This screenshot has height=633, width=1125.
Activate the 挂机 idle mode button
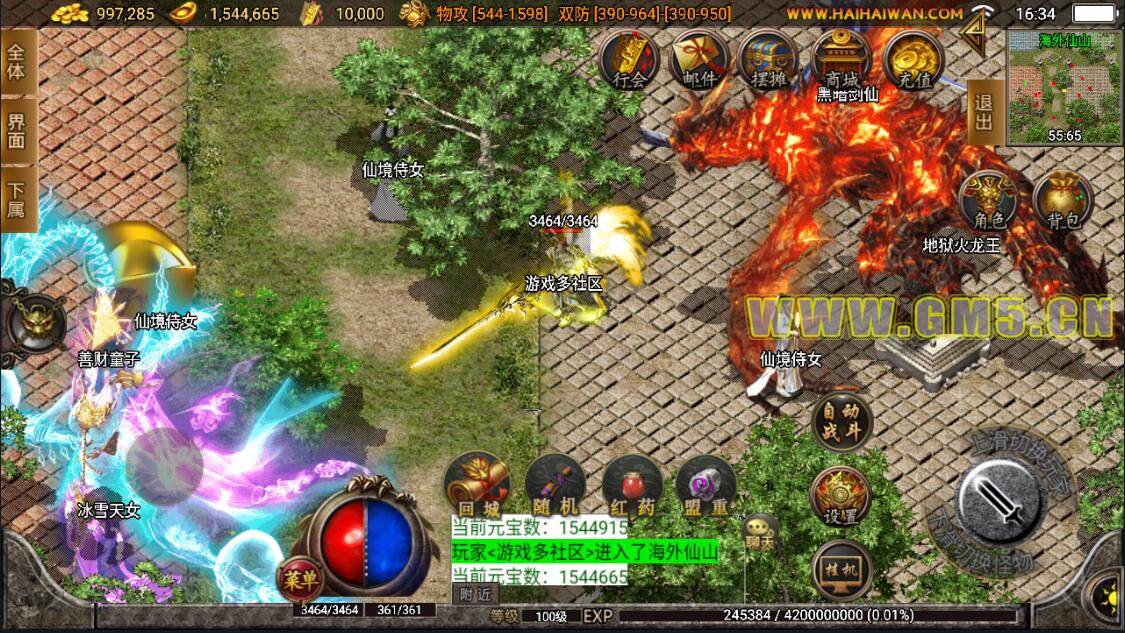[x=841, y=570]
